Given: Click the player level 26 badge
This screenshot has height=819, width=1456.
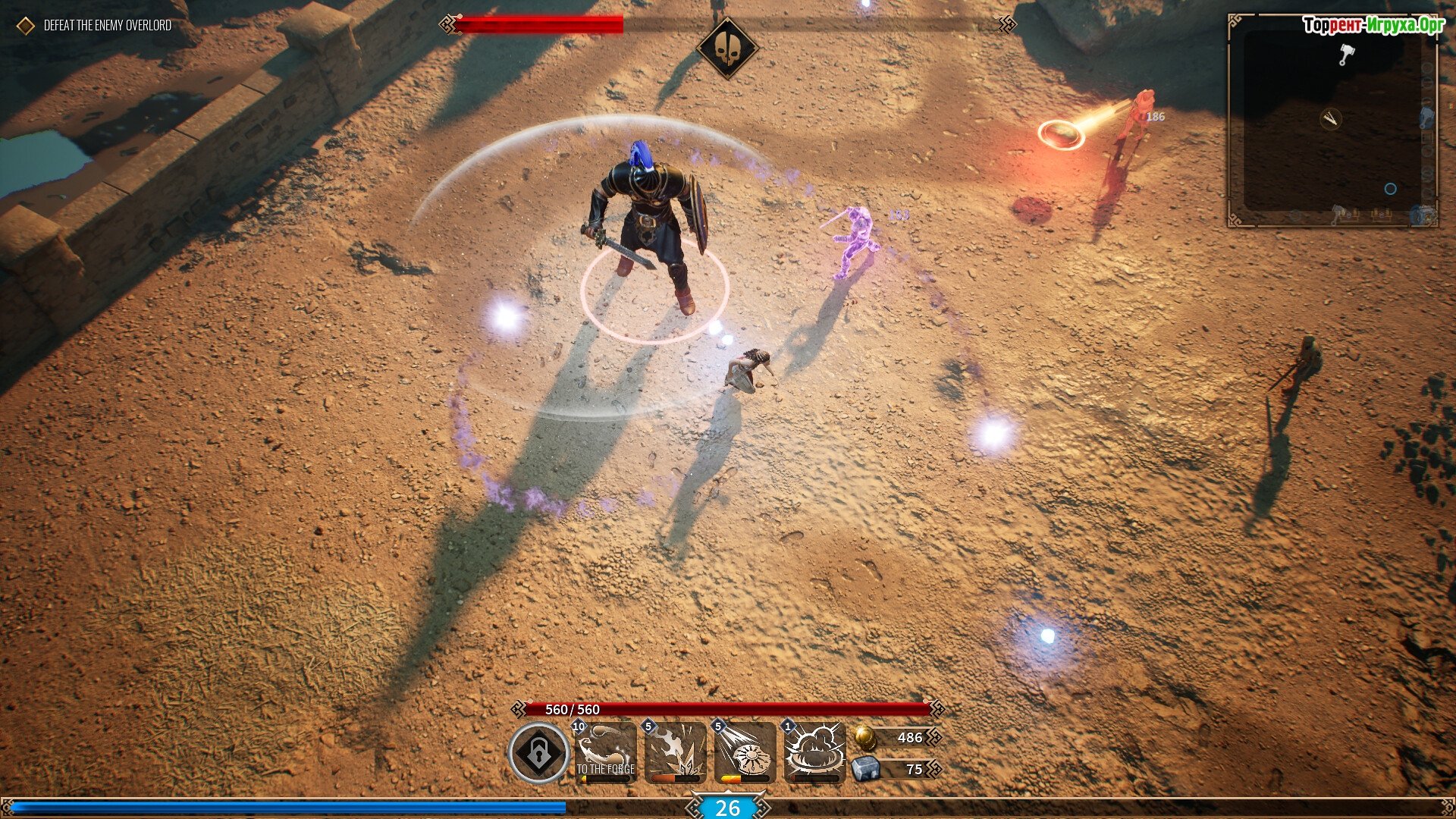Looking at the screenshot, I should [727, 808].
